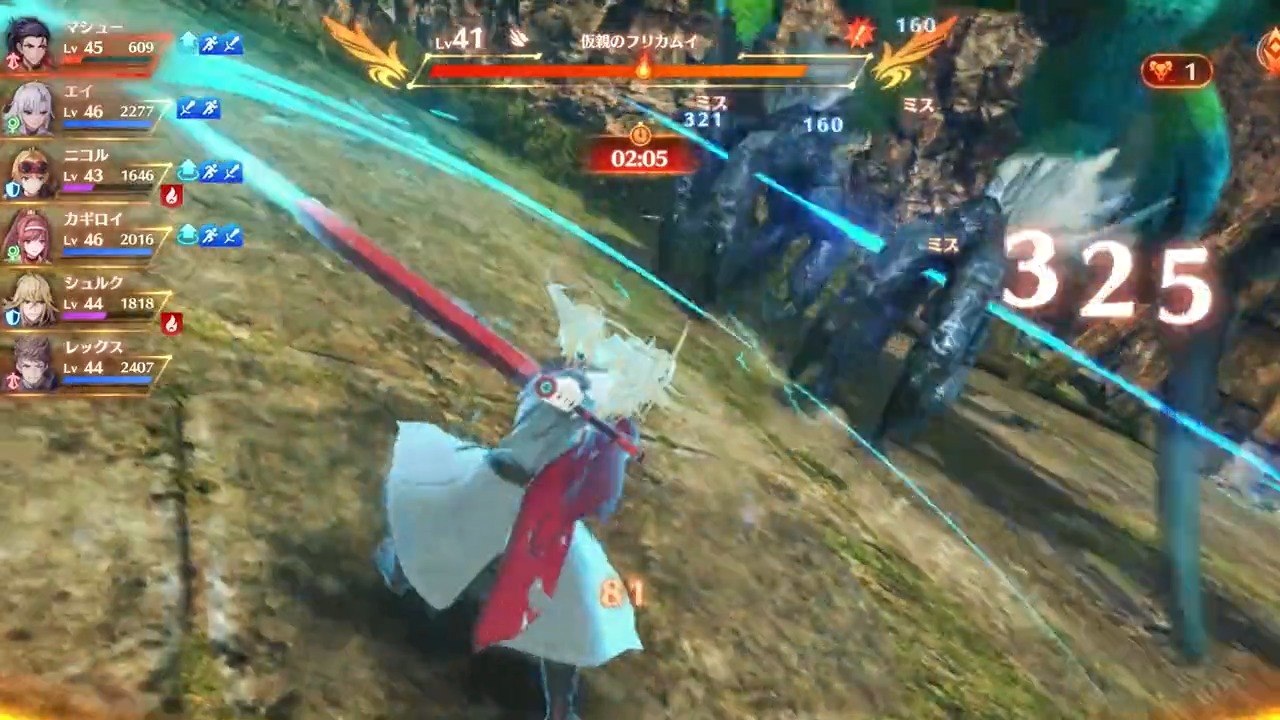This screenshot has width=1280, height=720.
Task: Toggle ニコル's blue shield role marker
Action: [x=10, y=188]
